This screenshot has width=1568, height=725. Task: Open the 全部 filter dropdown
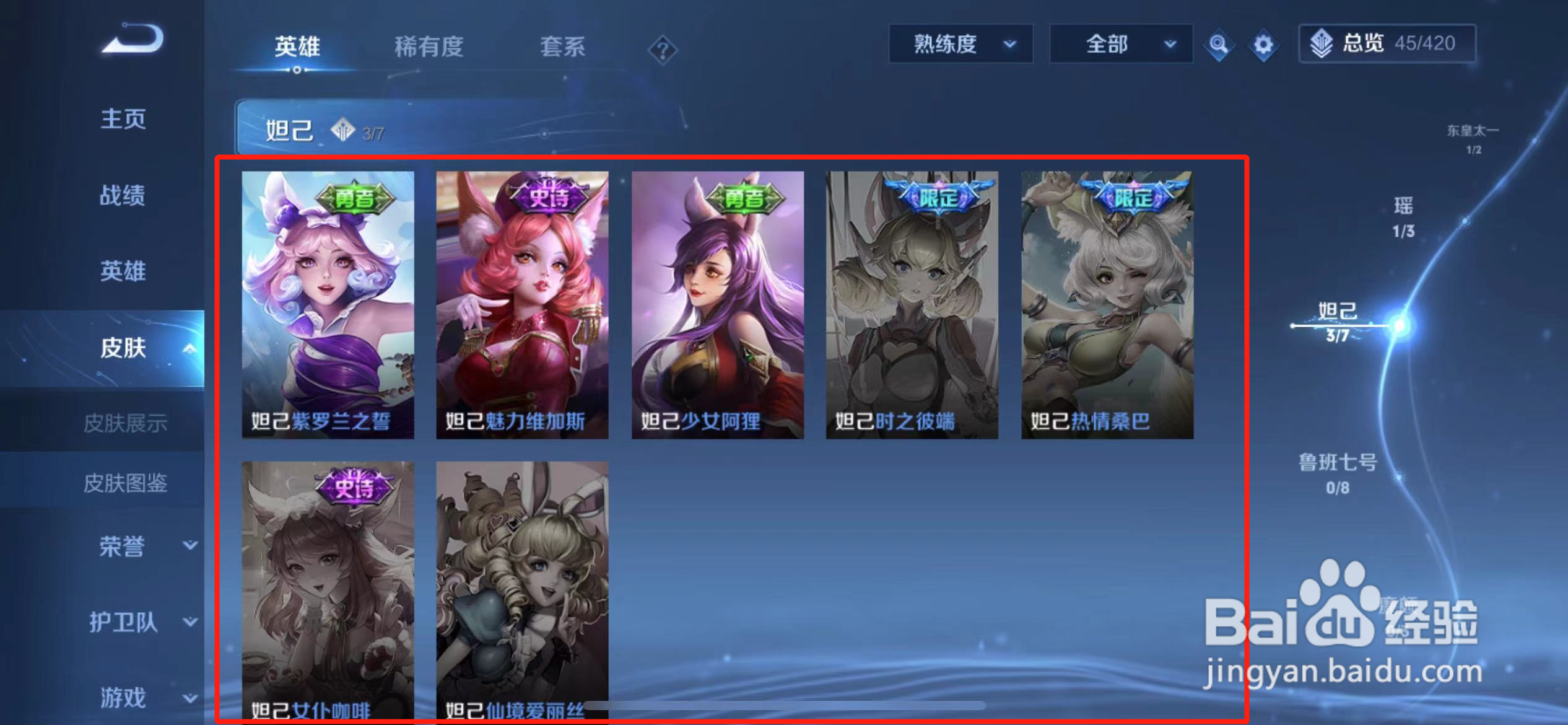click(x=1121, y=43)
